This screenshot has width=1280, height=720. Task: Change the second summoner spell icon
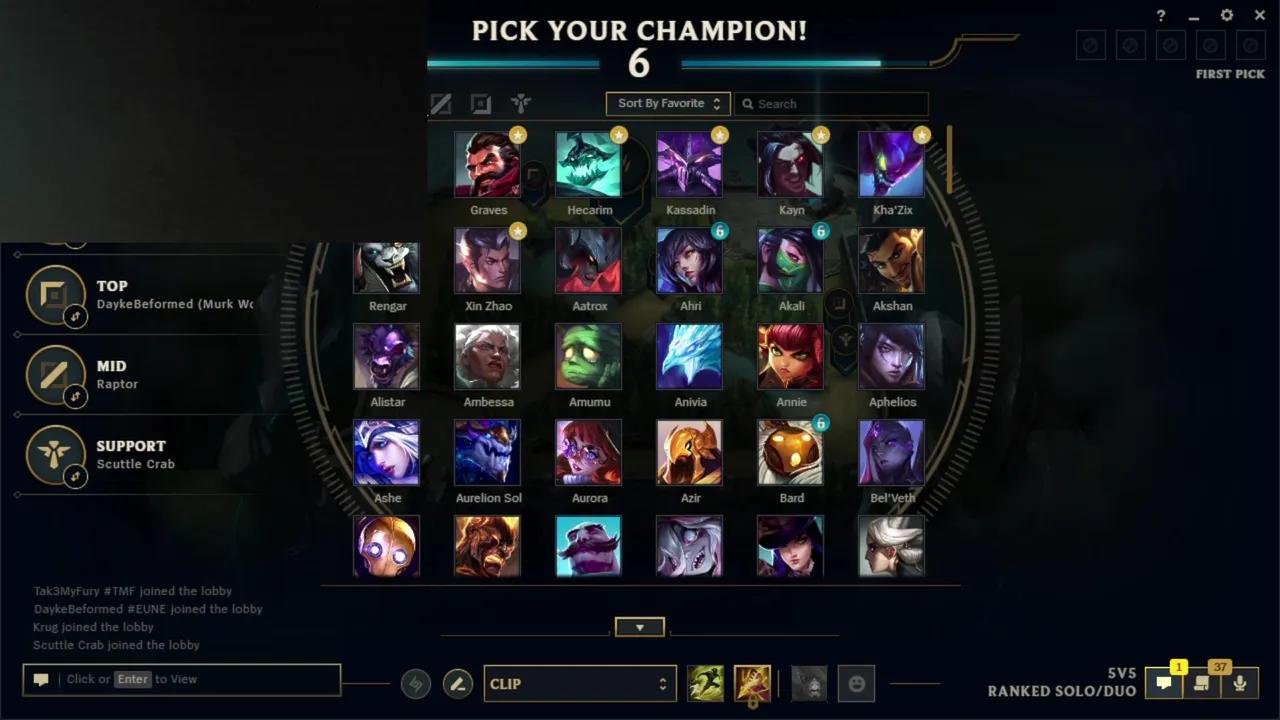click(x=752, y=683)
